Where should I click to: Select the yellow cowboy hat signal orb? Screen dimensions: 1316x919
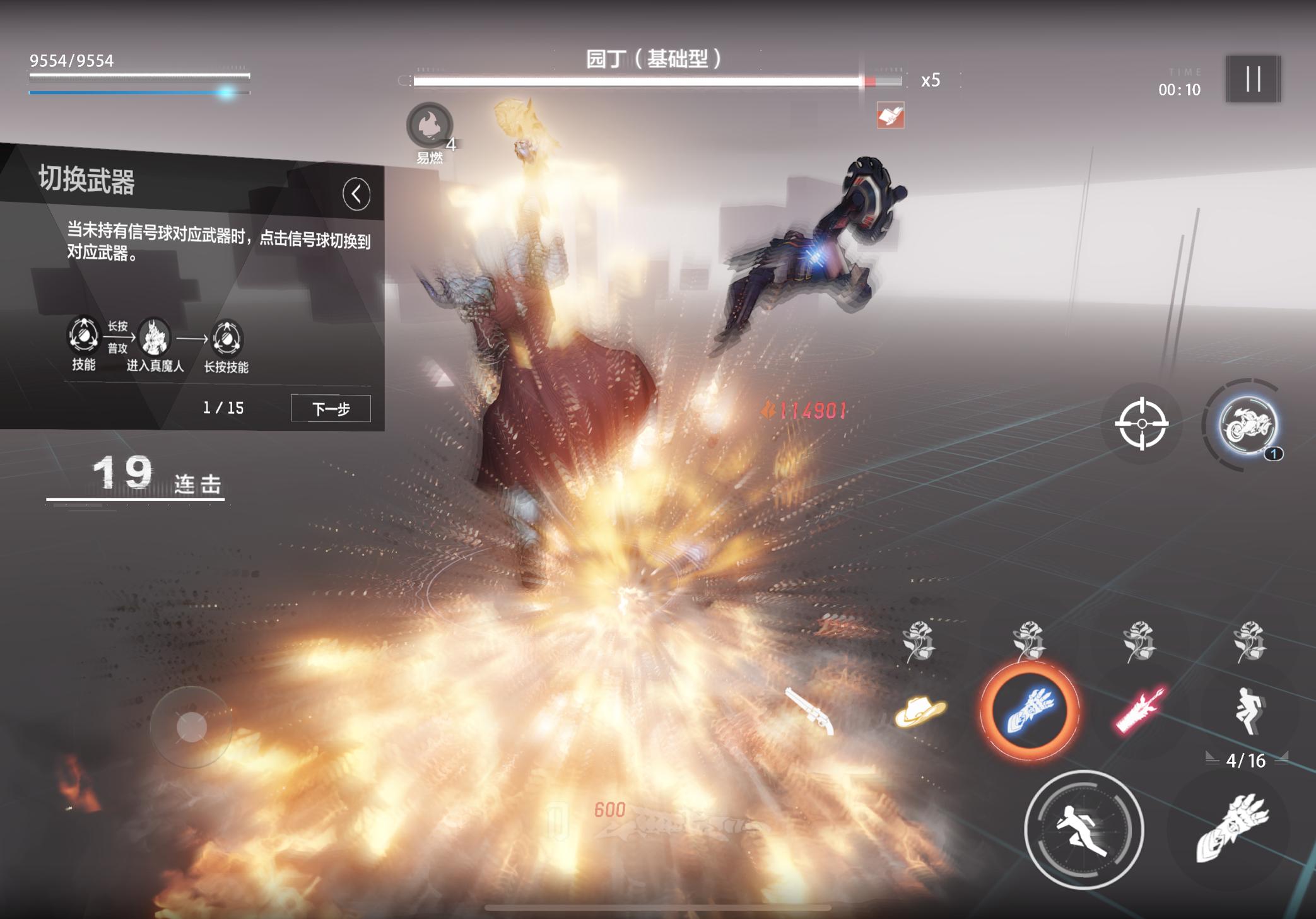coord(920,711)
